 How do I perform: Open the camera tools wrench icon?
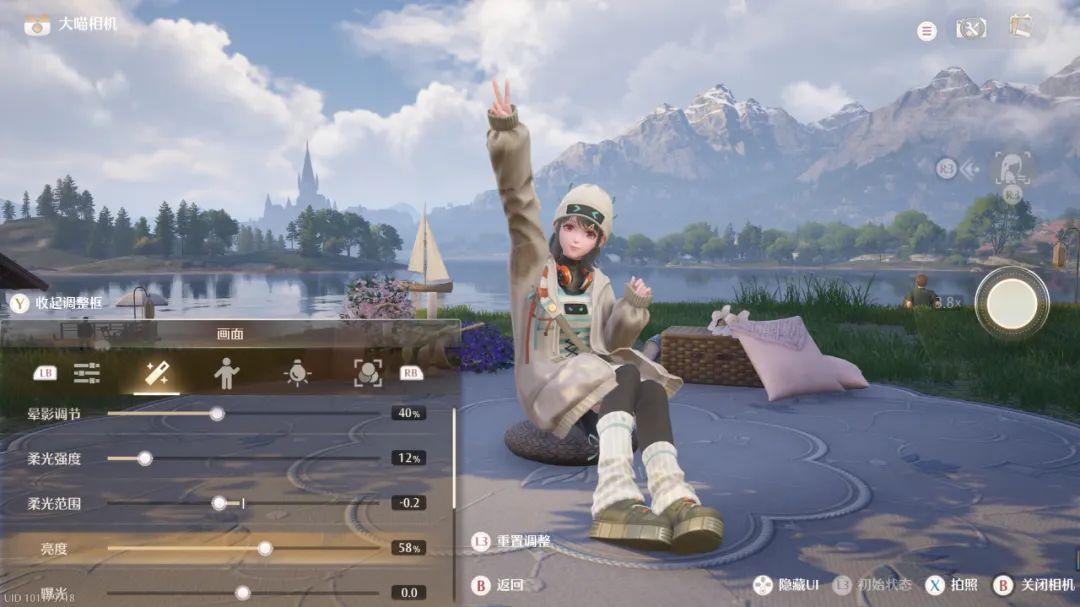[x=970, y=28]
